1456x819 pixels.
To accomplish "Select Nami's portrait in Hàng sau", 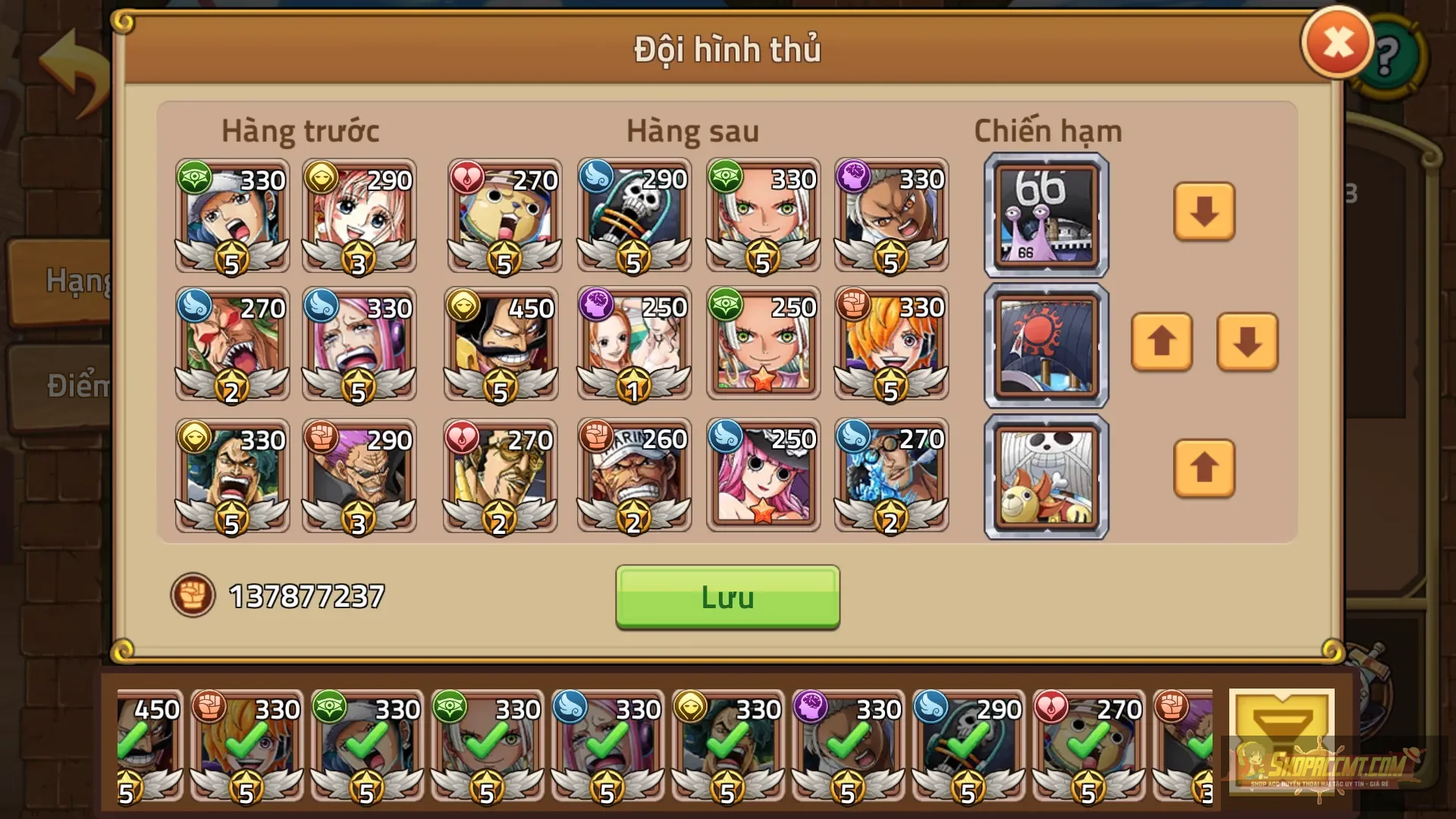I will pyautogui.click(x=632, y=345).
